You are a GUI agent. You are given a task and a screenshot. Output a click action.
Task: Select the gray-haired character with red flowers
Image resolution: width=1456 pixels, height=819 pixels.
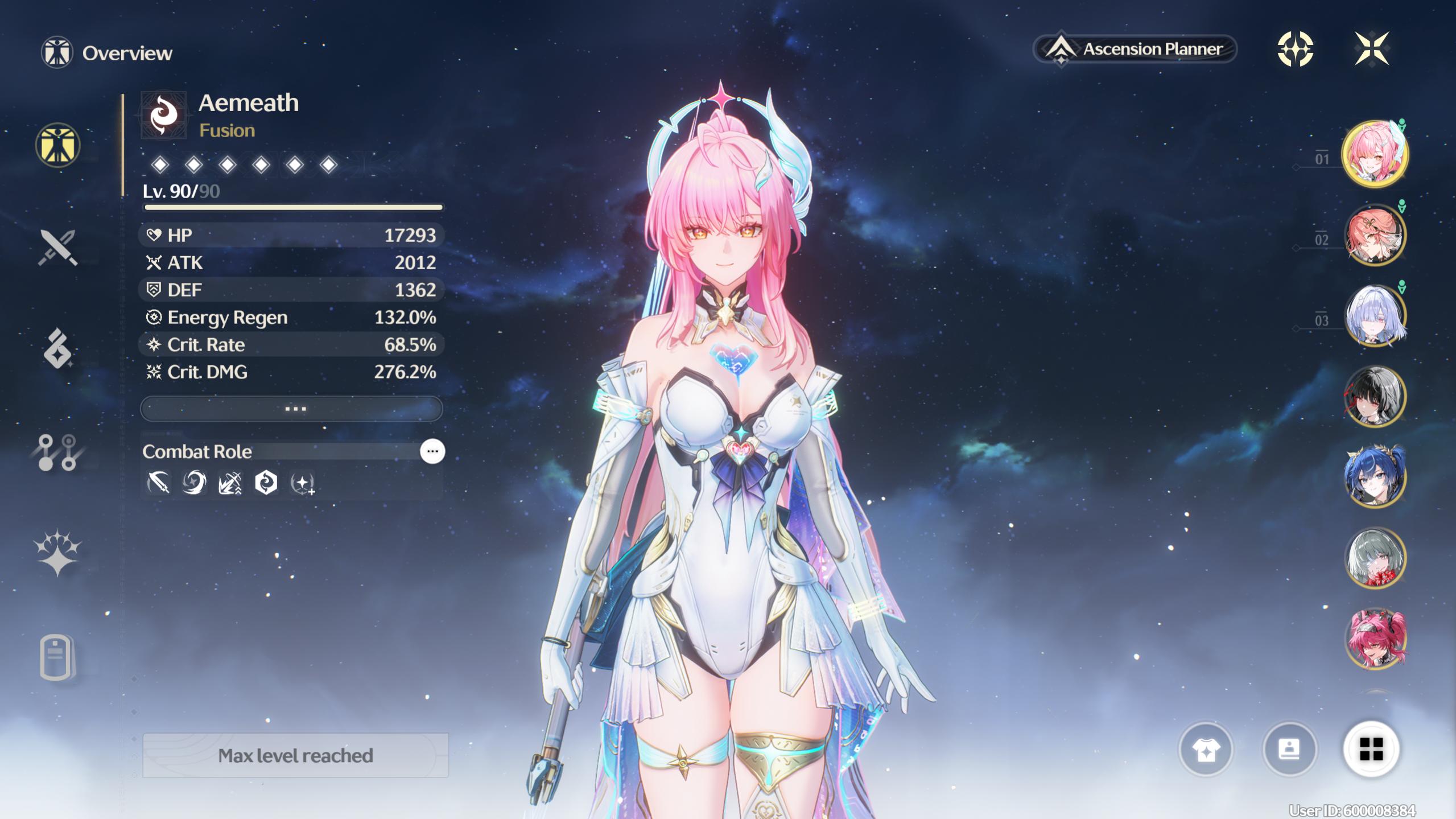pyautogui.click(x=1375, y=558)
